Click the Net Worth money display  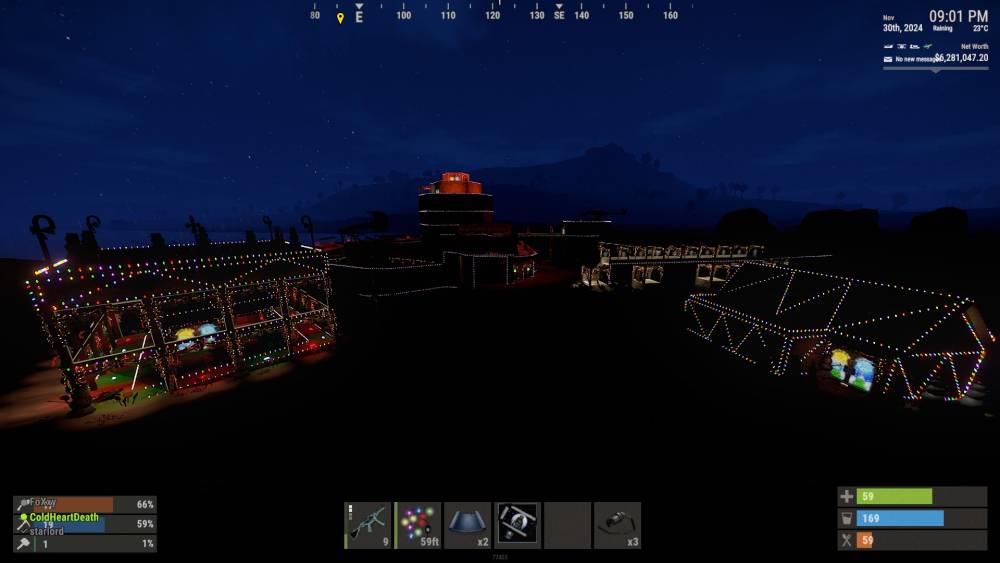961,58
